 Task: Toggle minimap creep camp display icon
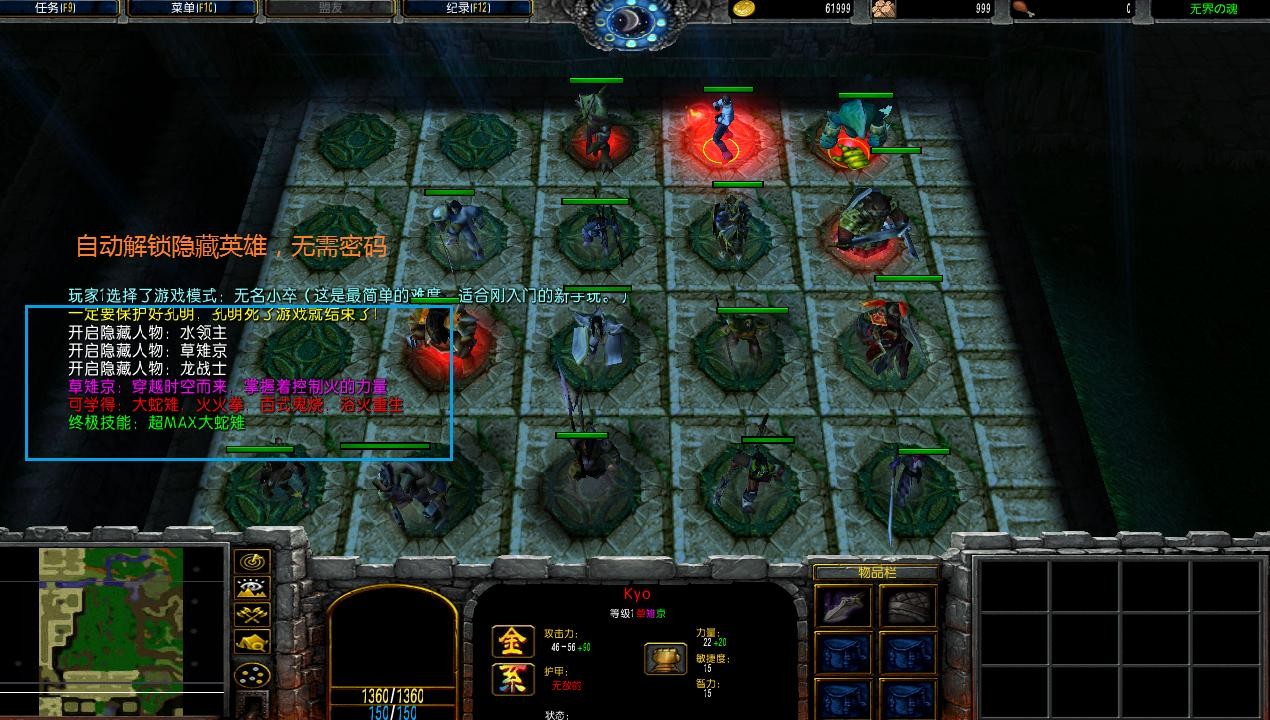(x=251, y=642)
